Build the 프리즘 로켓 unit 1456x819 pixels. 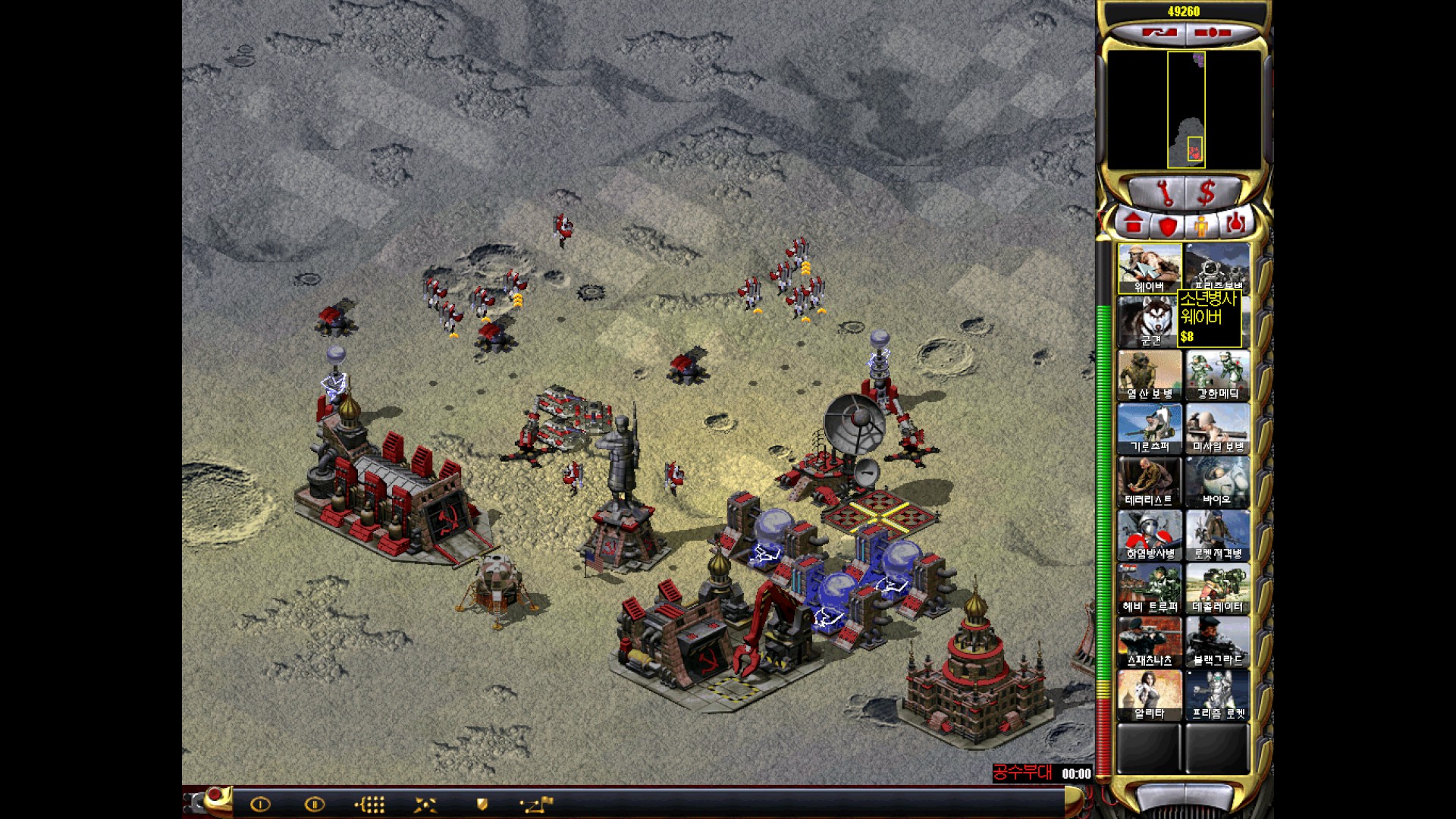click(x=1217, y=696)
